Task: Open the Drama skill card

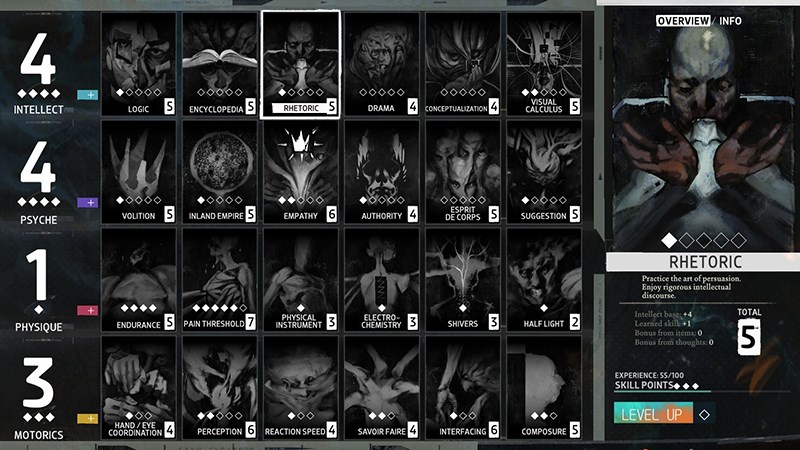Action: [382, 64]
